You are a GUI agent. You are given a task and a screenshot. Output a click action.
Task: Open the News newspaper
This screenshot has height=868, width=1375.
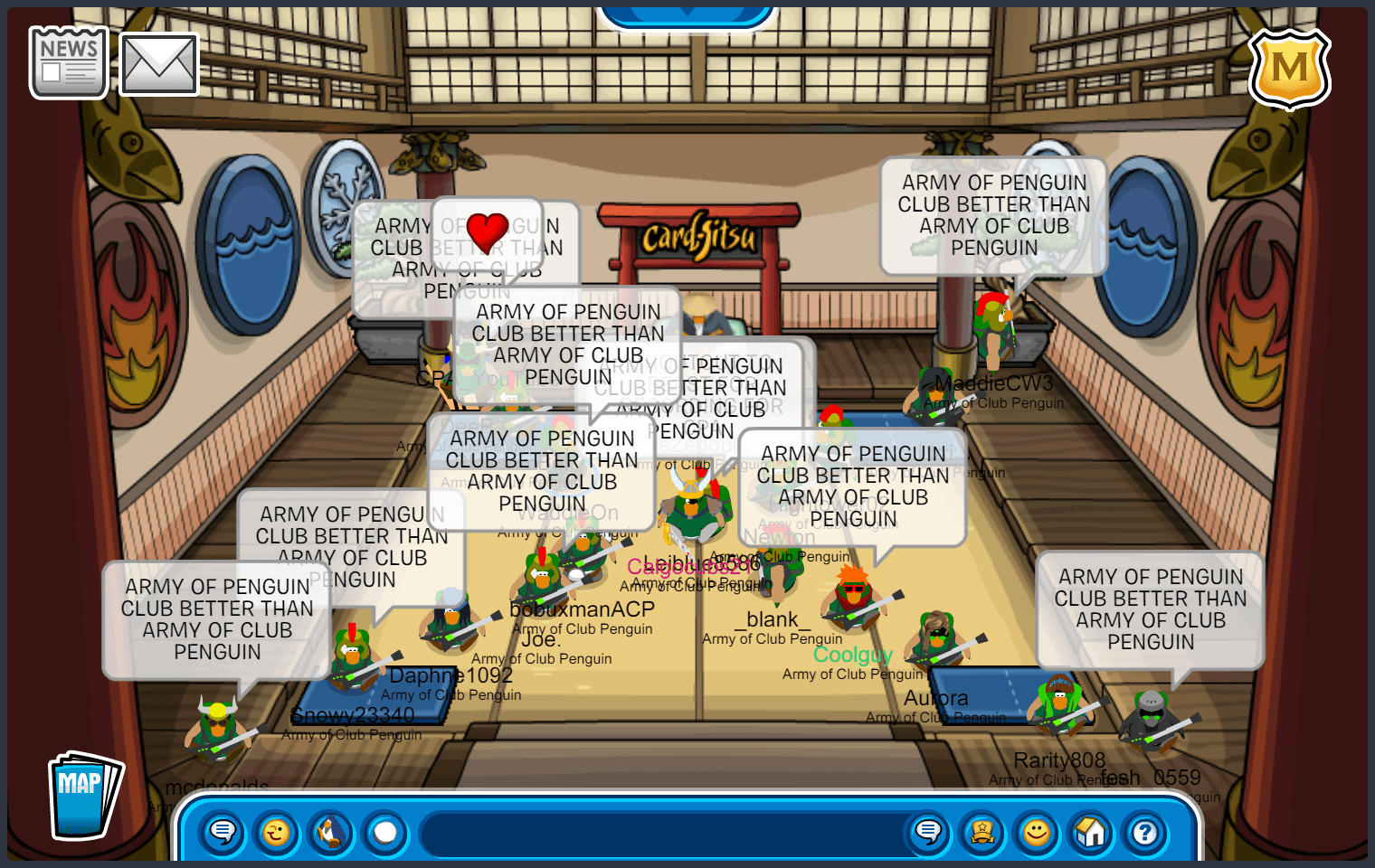(69, 62)
